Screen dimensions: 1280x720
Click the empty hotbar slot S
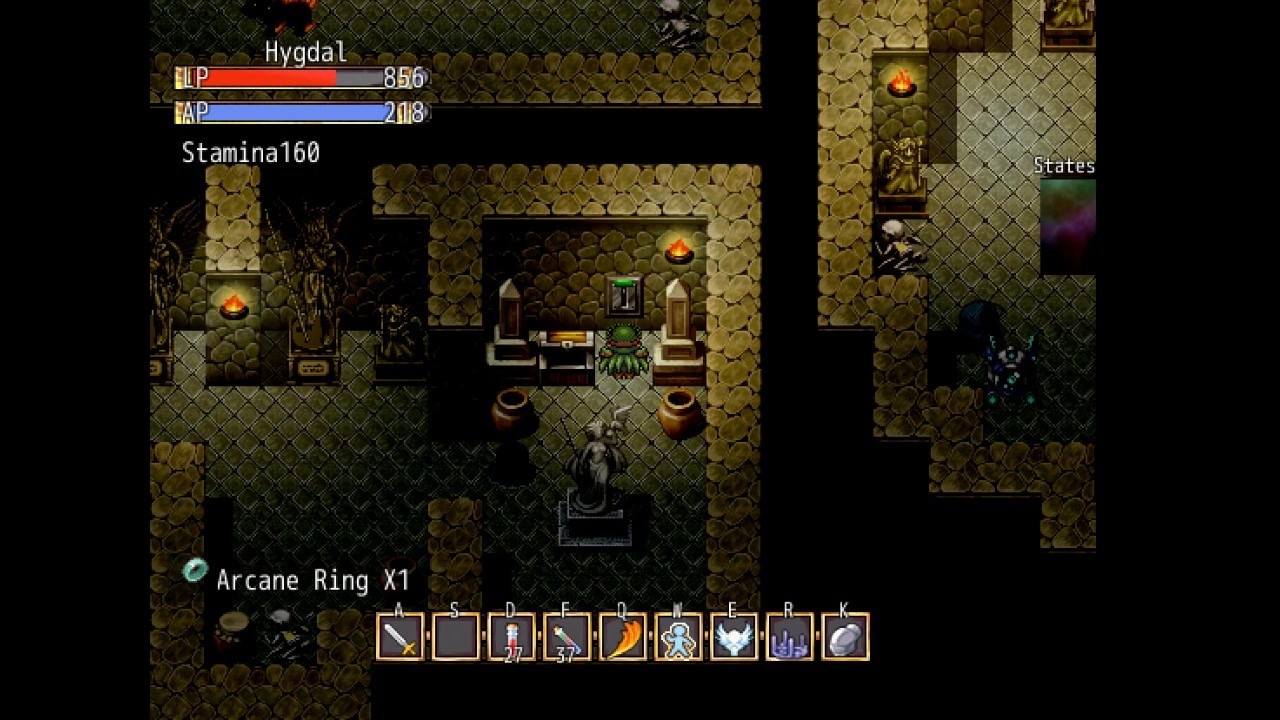tap(455, 637)
